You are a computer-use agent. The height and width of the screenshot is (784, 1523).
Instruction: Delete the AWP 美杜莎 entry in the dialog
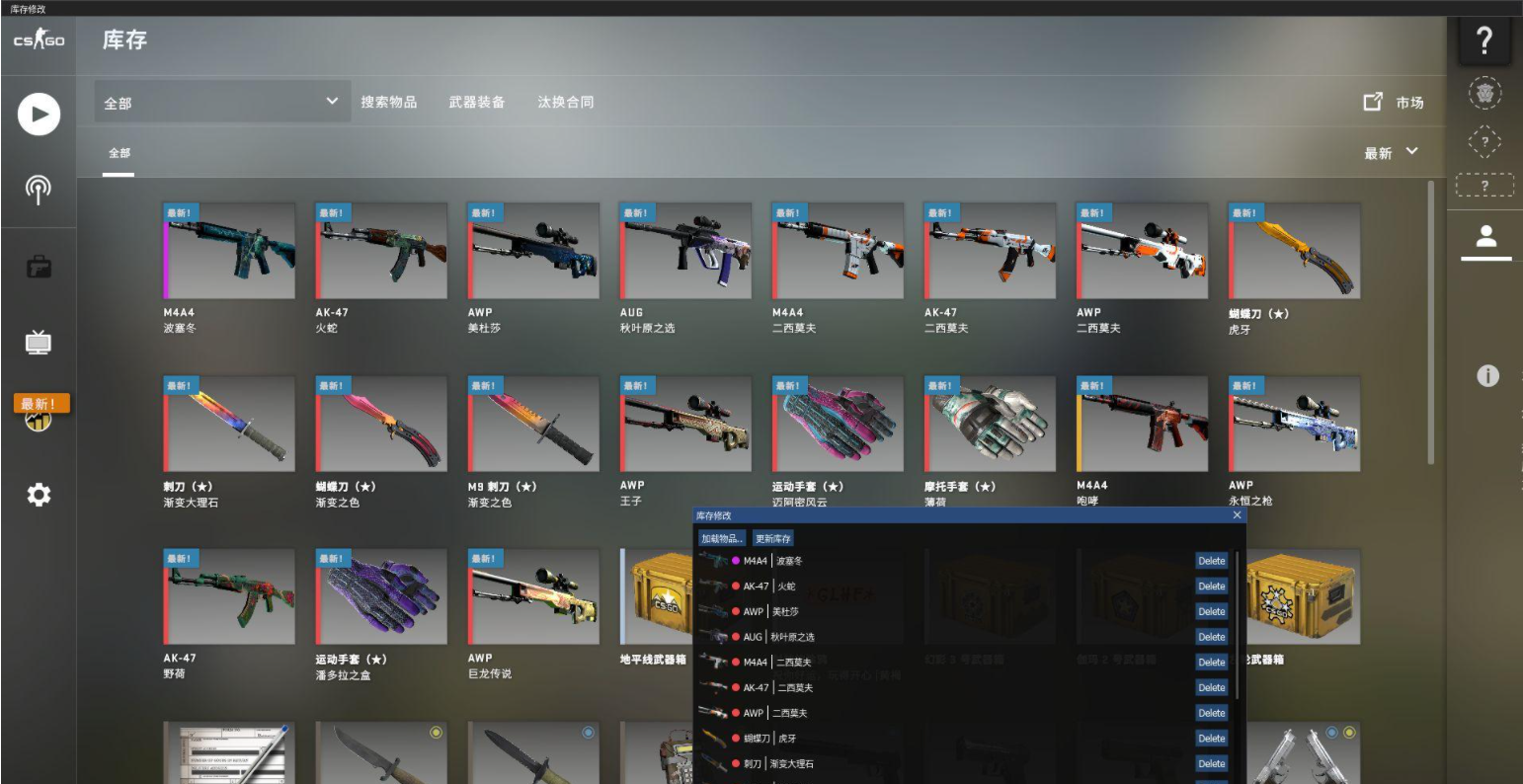point(1211,611)
